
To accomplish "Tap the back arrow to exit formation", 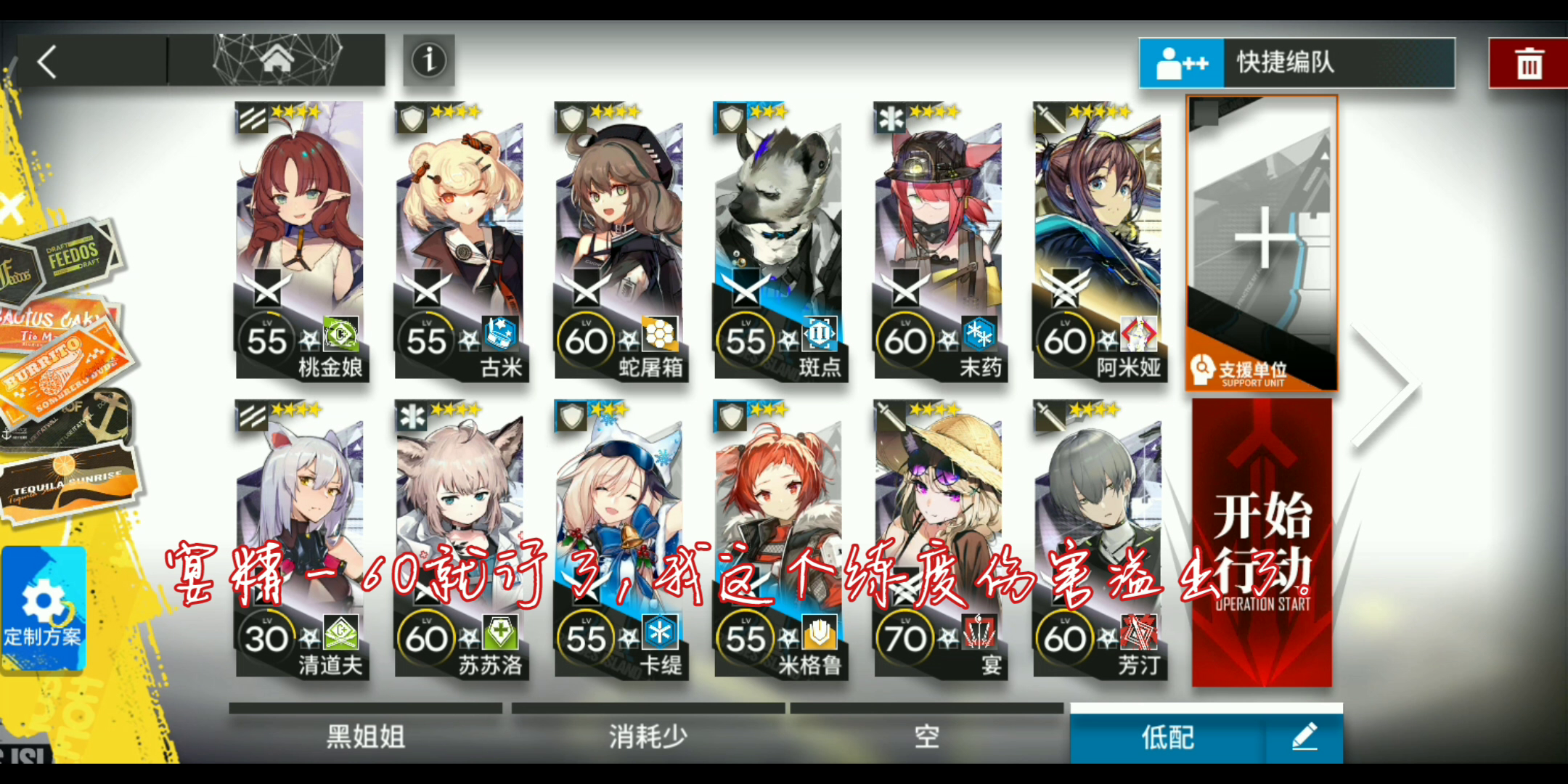I will [x=47, y=62].
